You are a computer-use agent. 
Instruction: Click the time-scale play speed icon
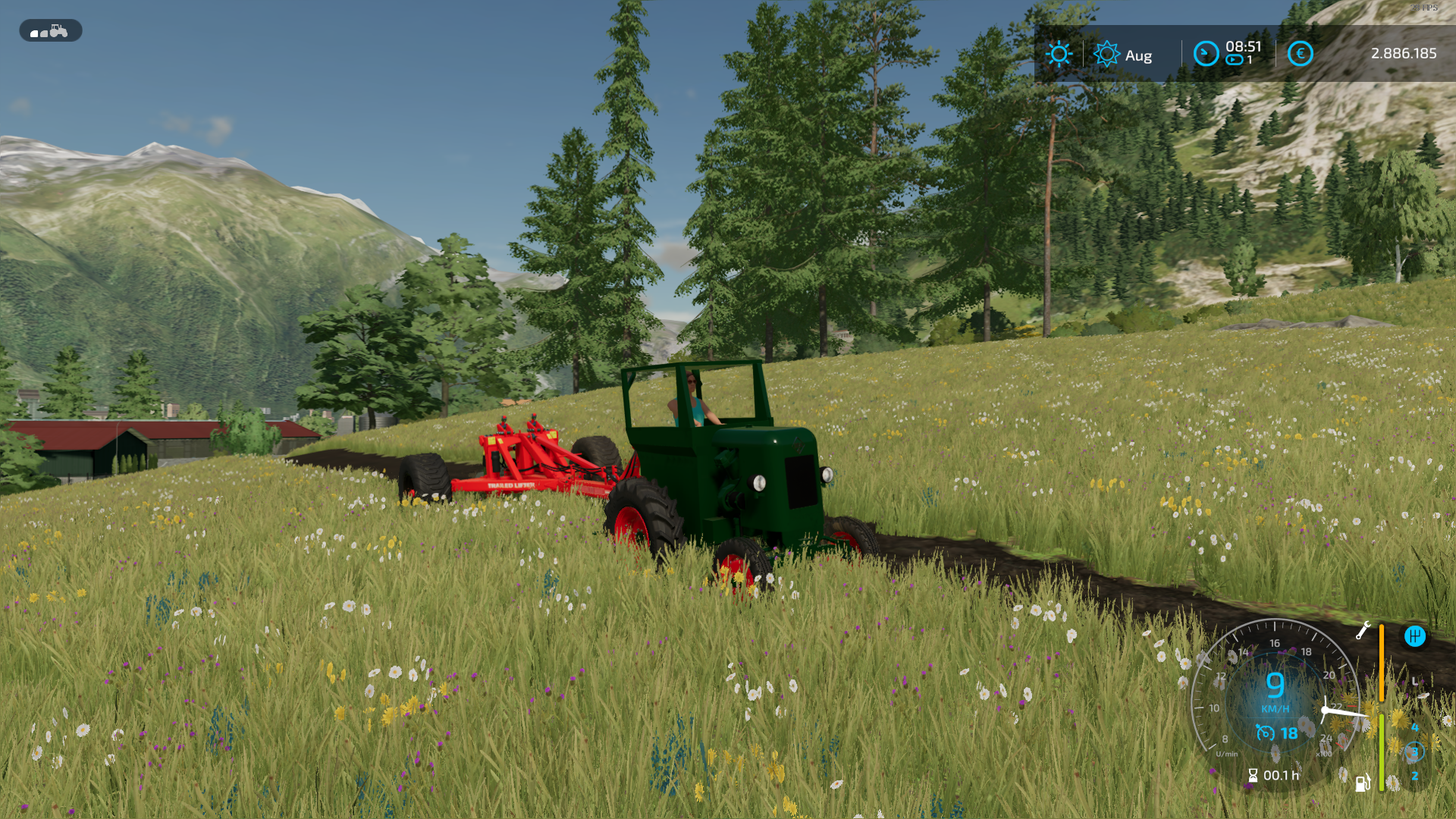click(1235, 60)
